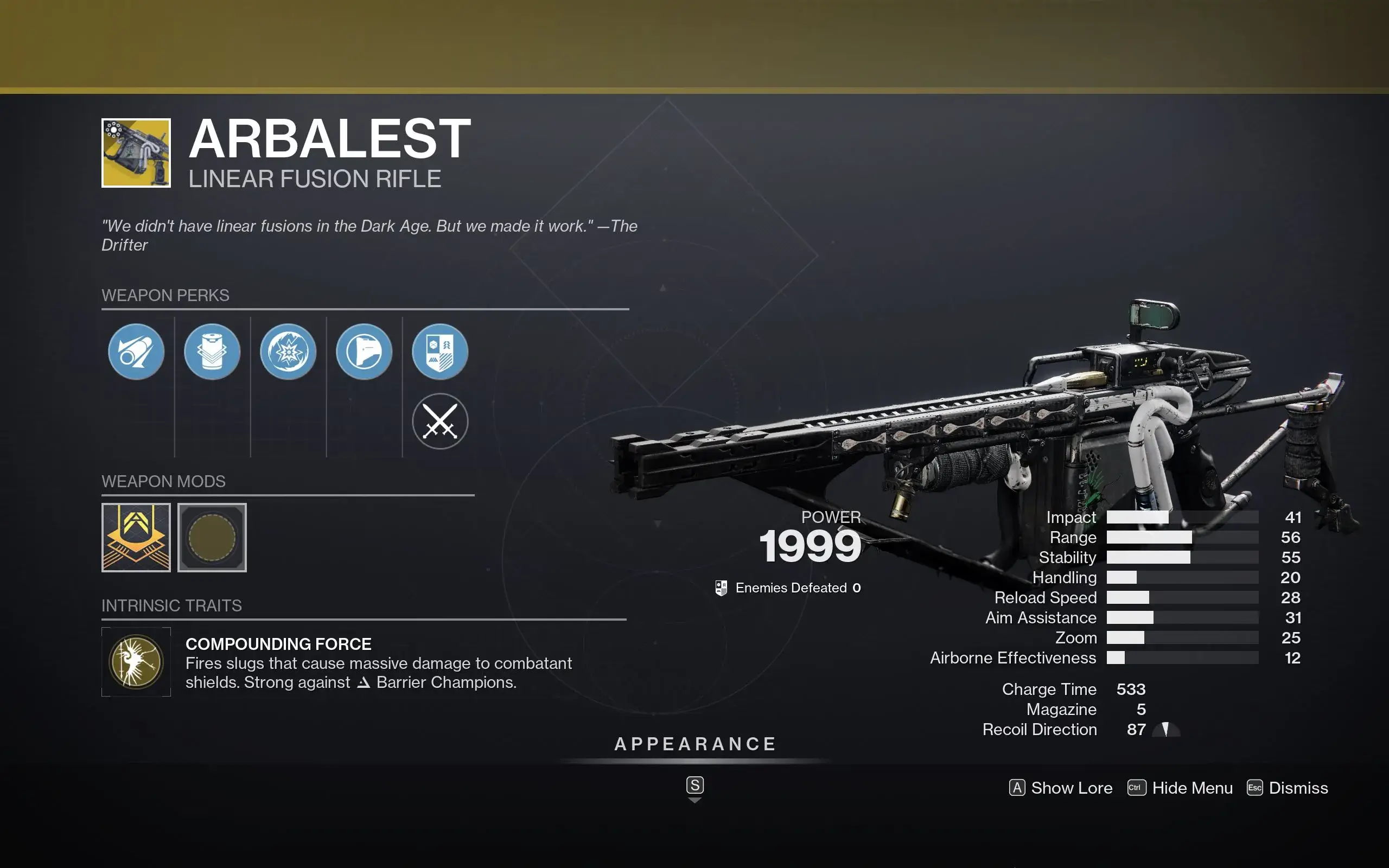Toggle the crossed-swords kill tracker
The width and height of the screenshot is (1389, 868).
[x=440, y=421]
